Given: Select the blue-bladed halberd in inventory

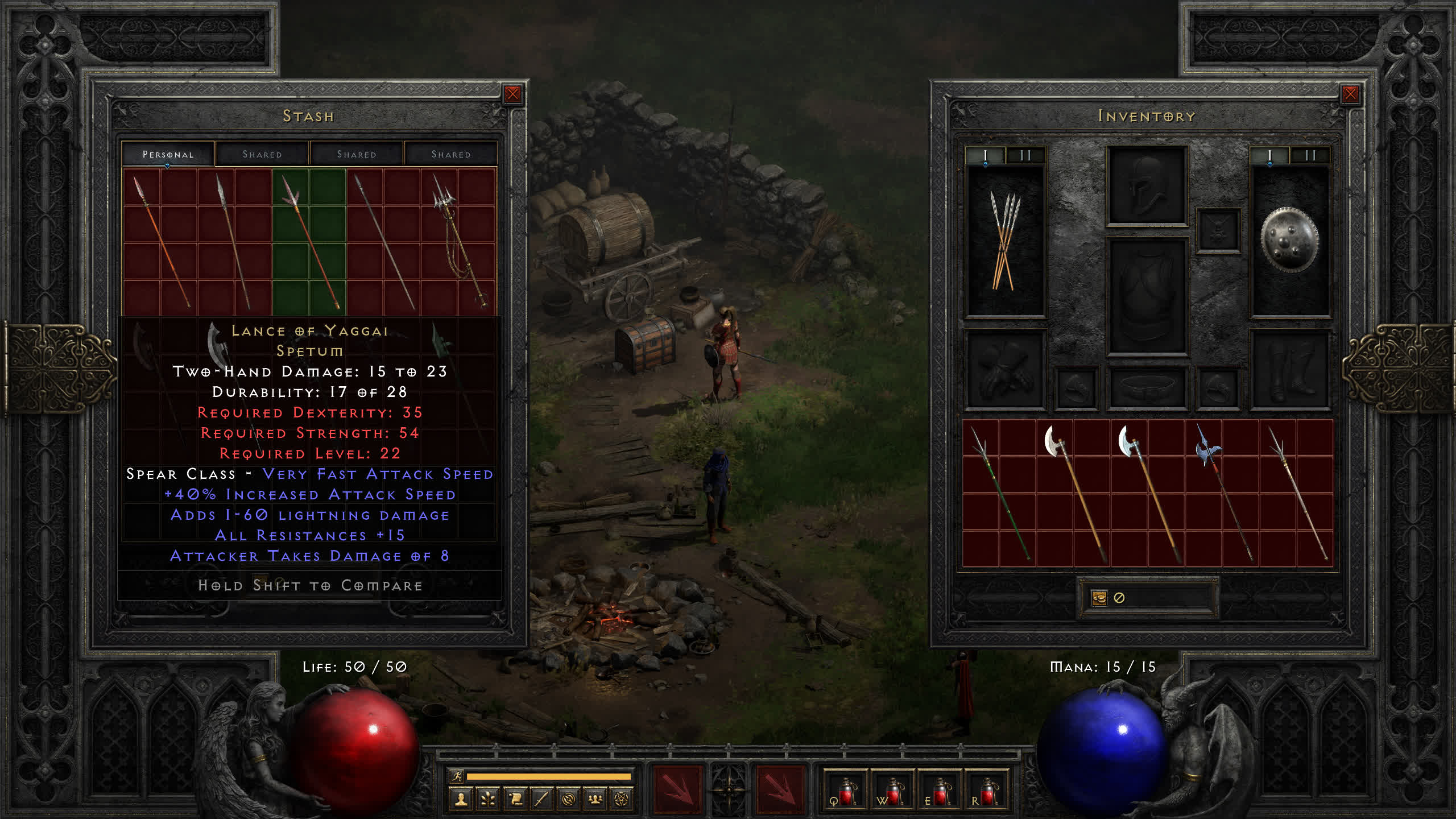Looking at the screenshot, I should coord(1223,493).
